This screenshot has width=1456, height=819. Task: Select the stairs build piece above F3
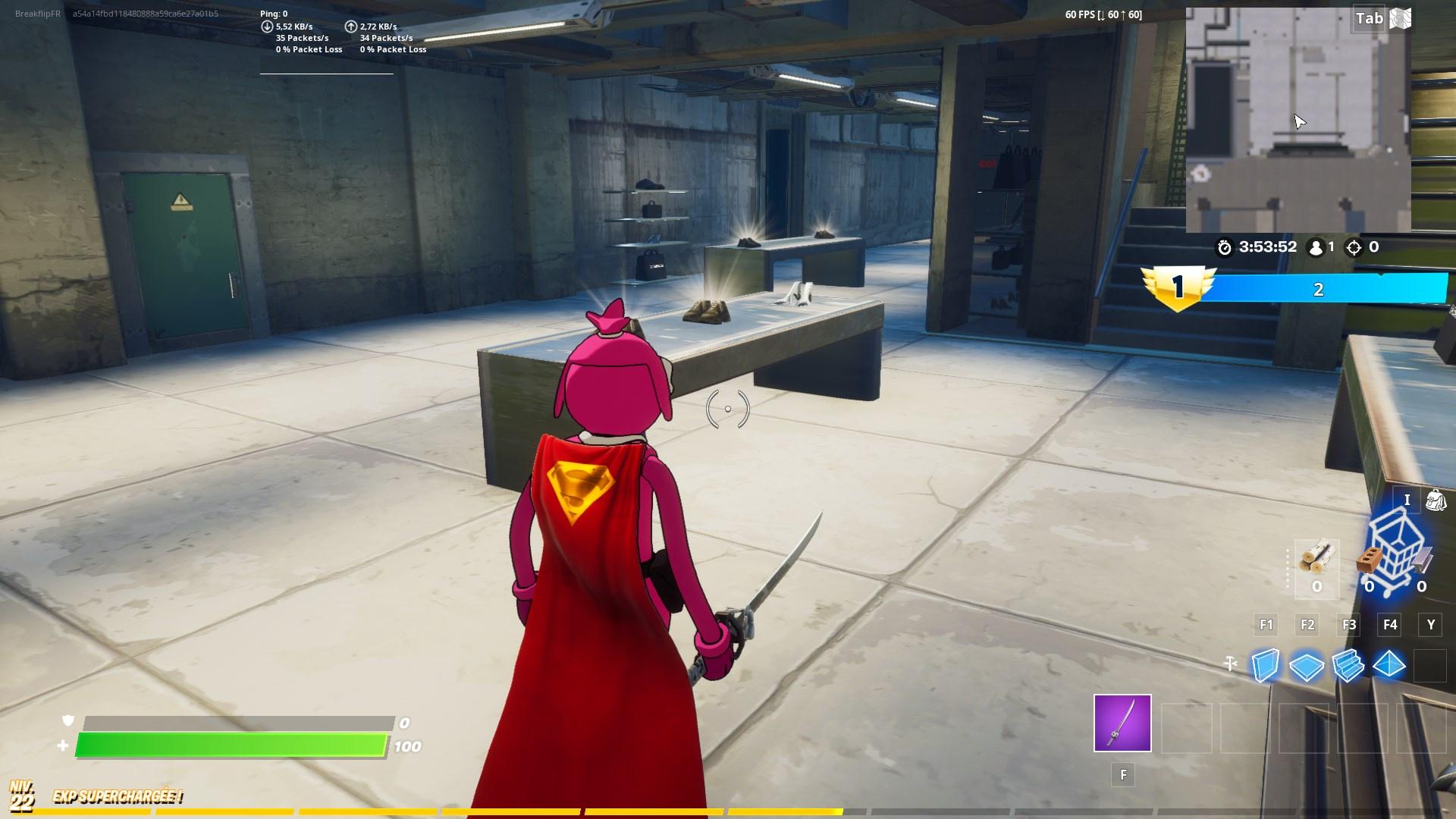1349,667
